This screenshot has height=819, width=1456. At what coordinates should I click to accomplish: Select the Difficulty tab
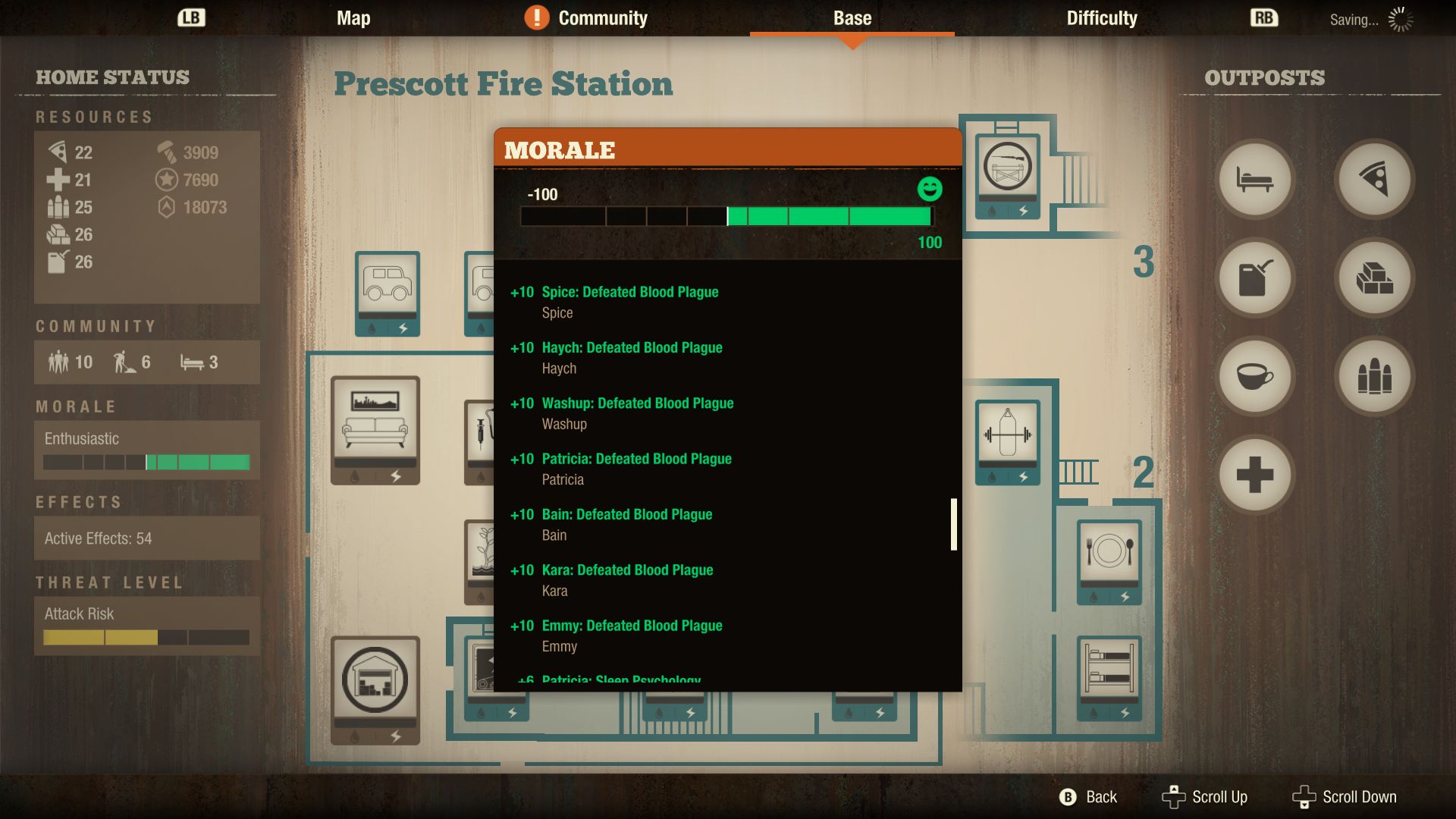pos(1101,18)
